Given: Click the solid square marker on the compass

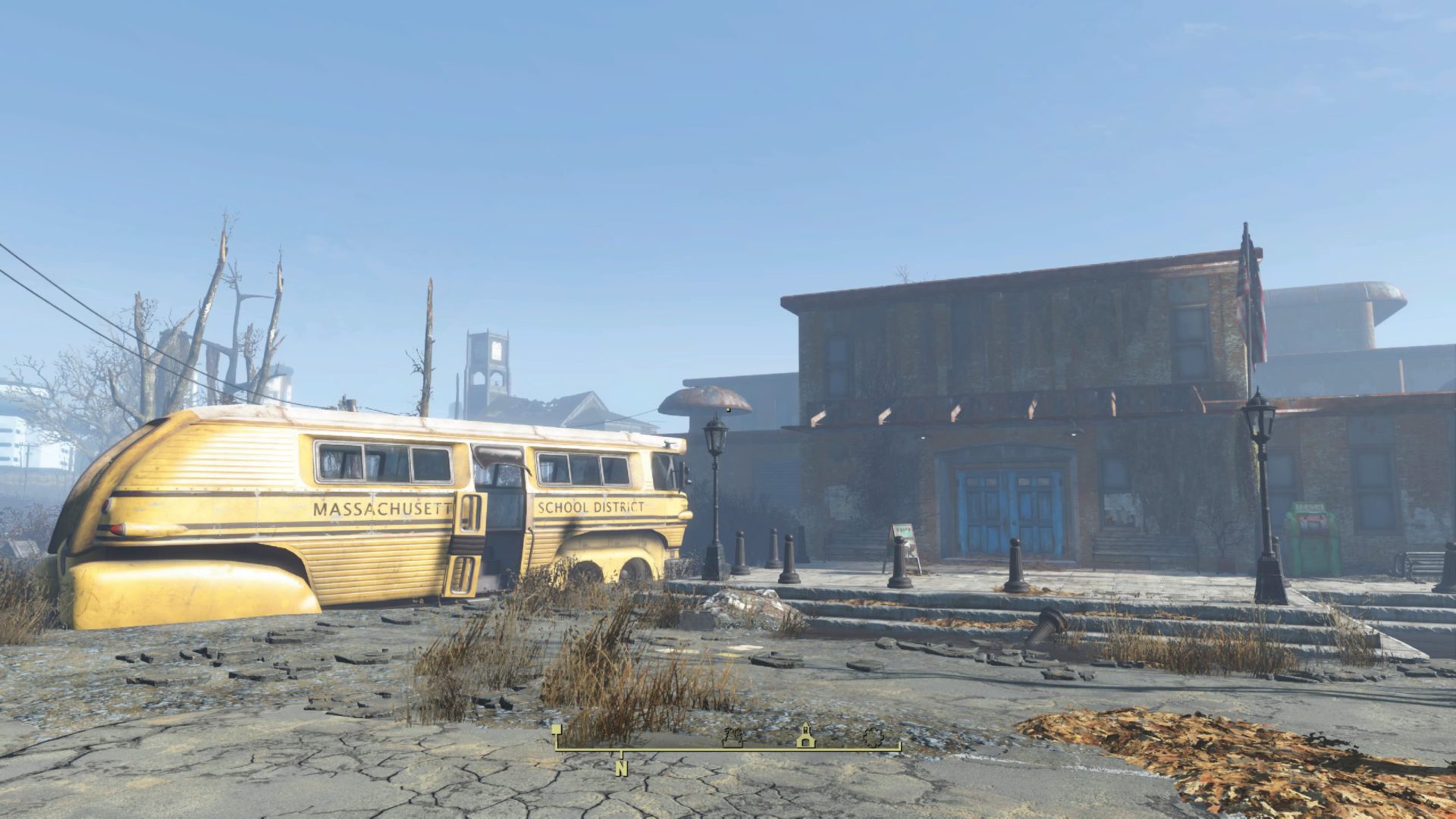Looking at the screenshot, I should tap(557, 730).
